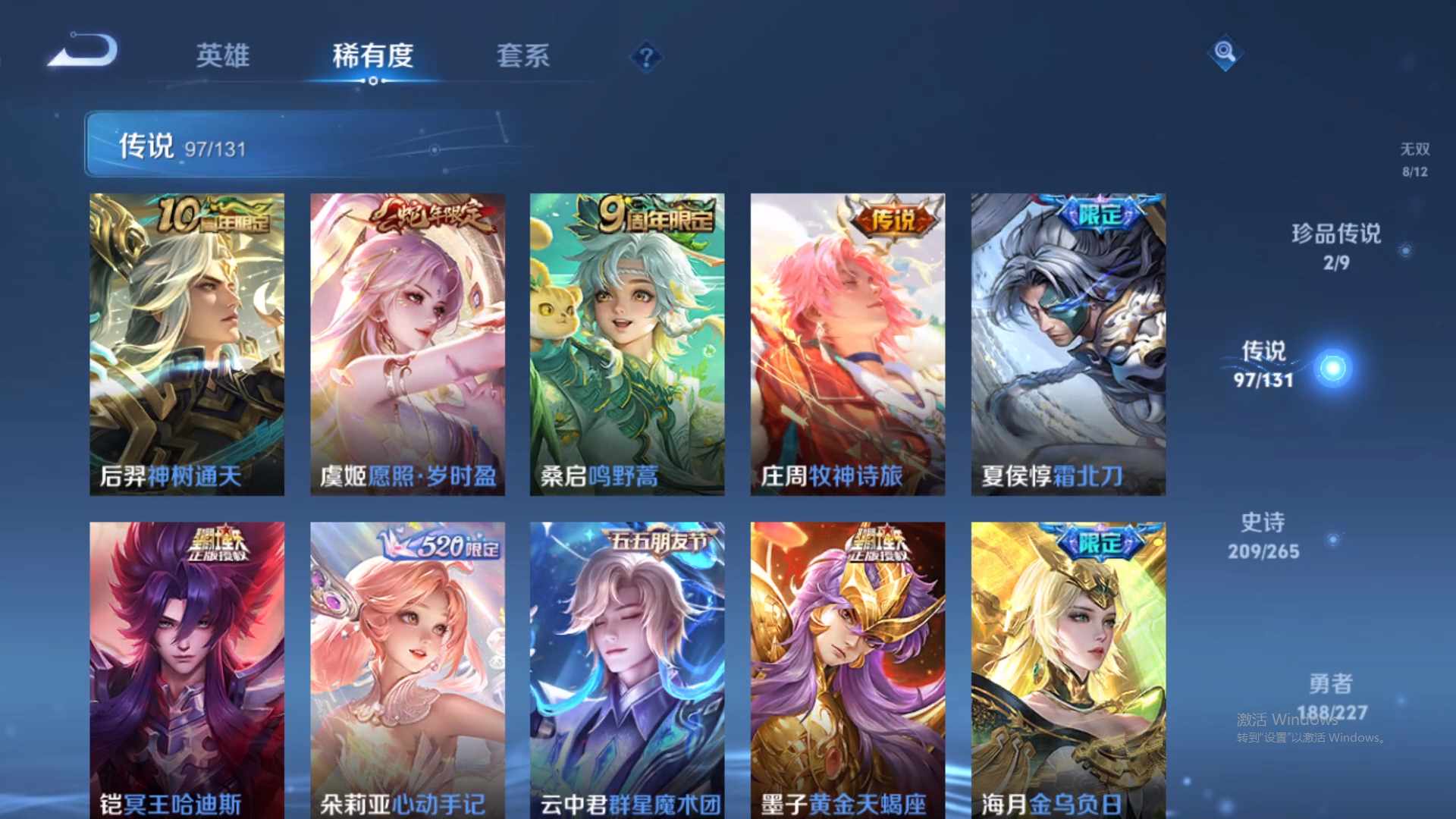Open the 夏侯惇霜北刀 limited skin
Viewport: 1456px width, 819px height.
point(1067,341)
